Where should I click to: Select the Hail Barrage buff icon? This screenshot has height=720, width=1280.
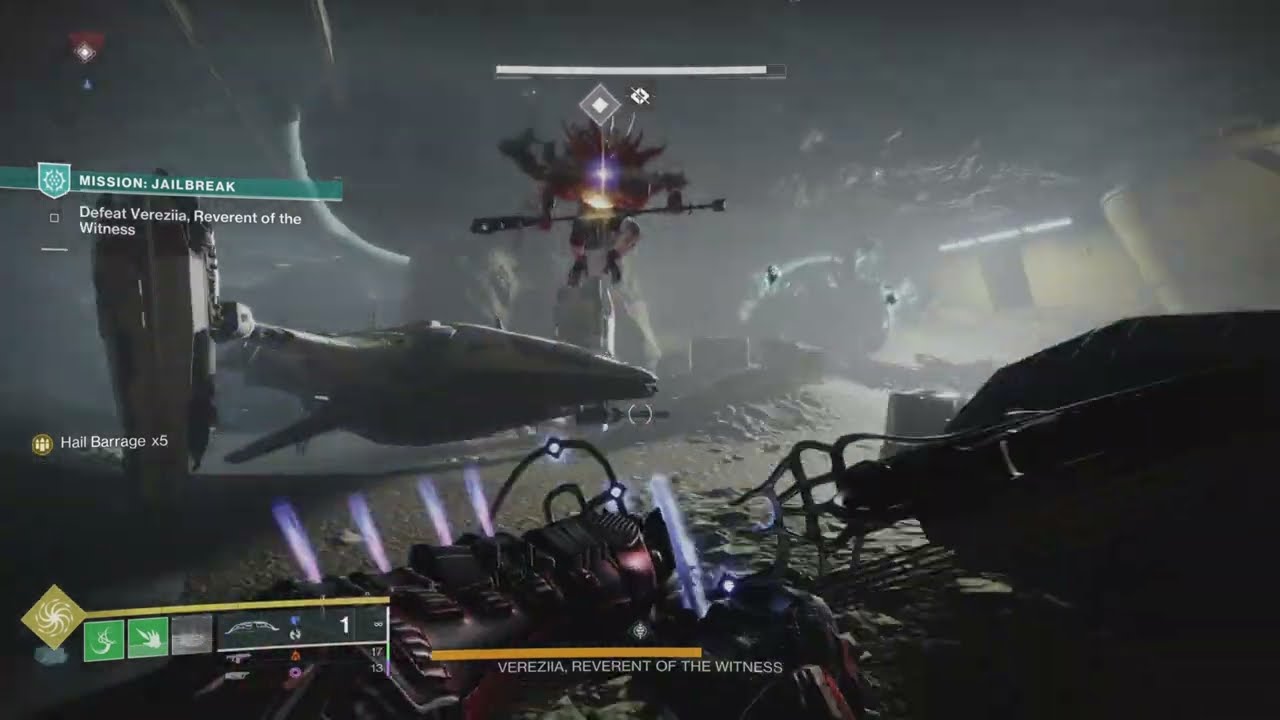(x=42, y=444)
